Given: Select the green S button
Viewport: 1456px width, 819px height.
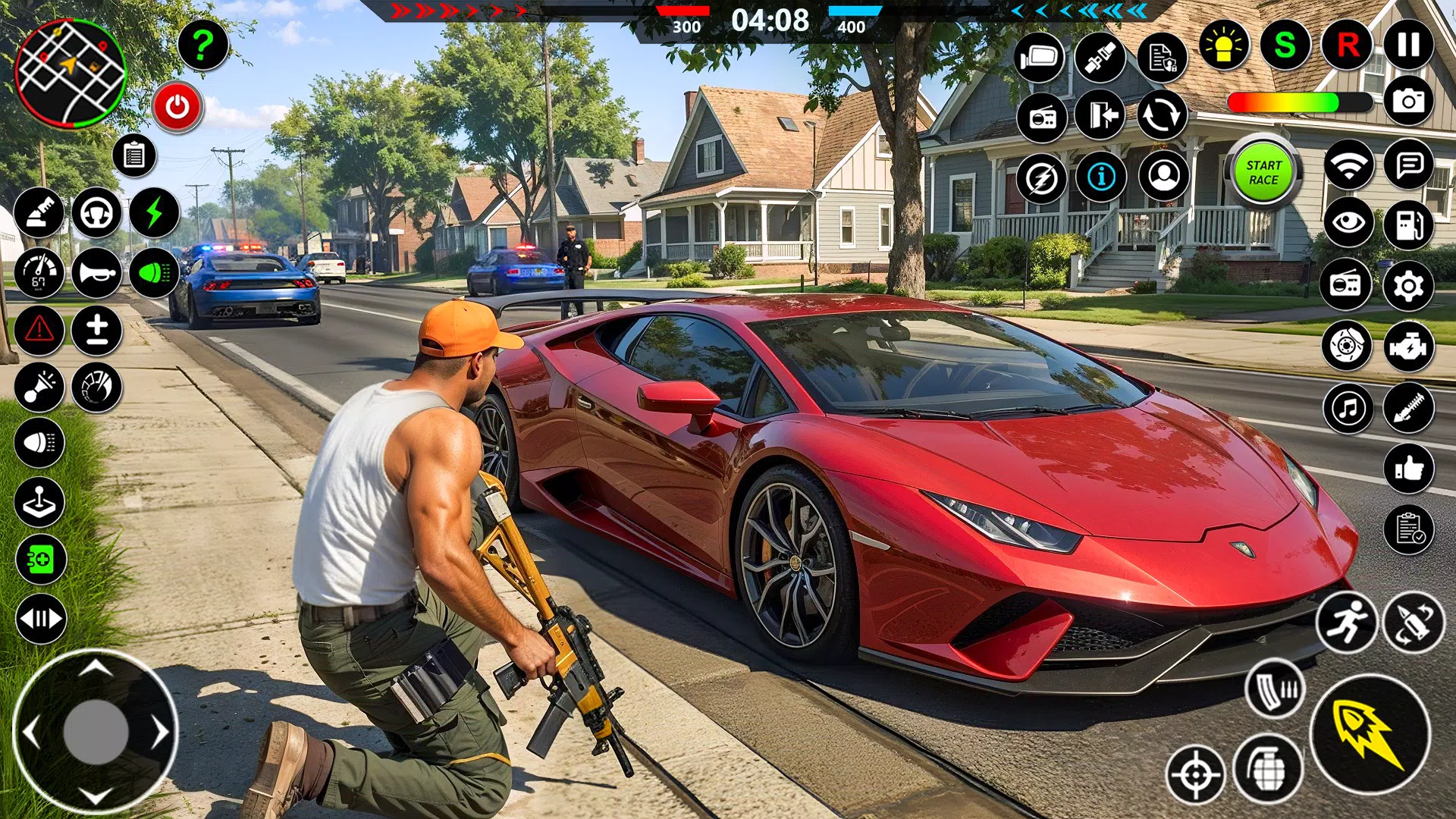Looking at the screenshot, I should (x=1285, y=45).
